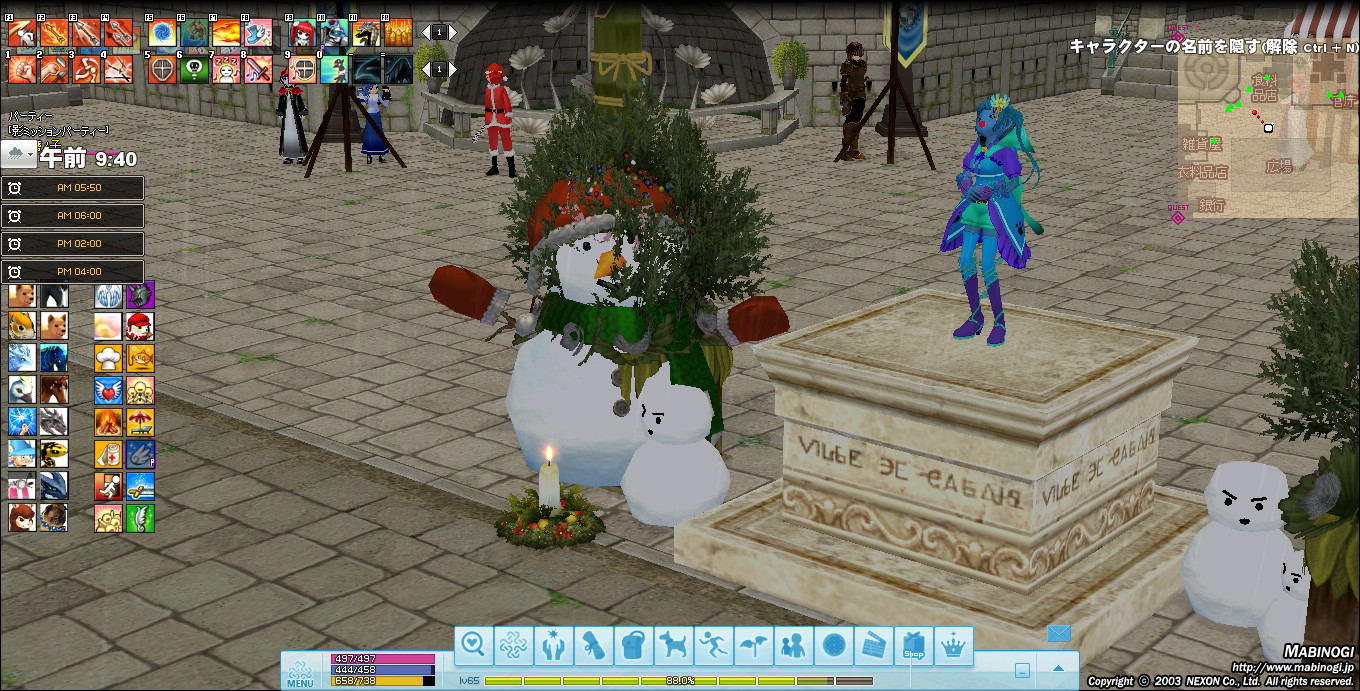Use the F5 blue swirl skill
Screen dimensions: 1360x691
click(162, 34)
